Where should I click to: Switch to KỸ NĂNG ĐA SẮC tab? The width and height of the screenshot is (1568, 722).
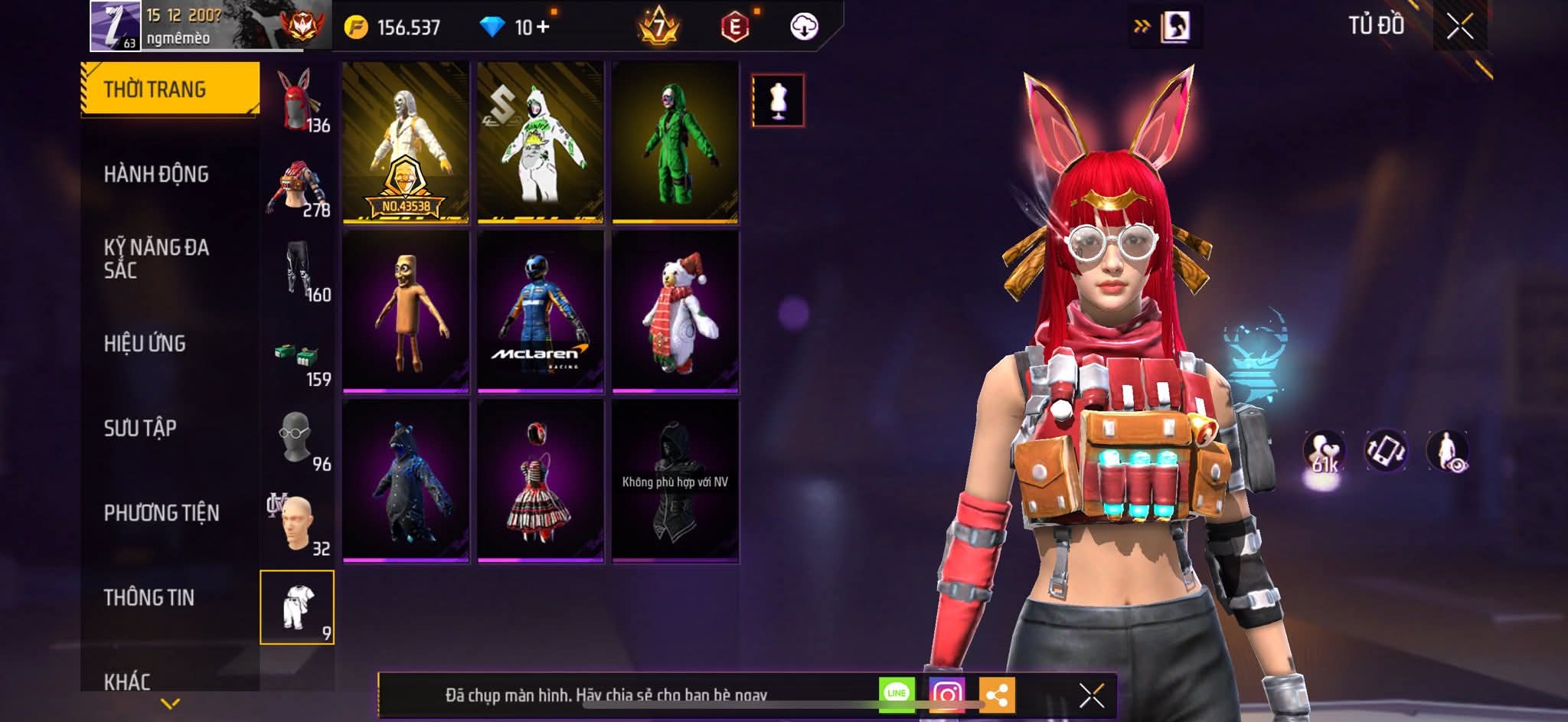coord(156,258)
